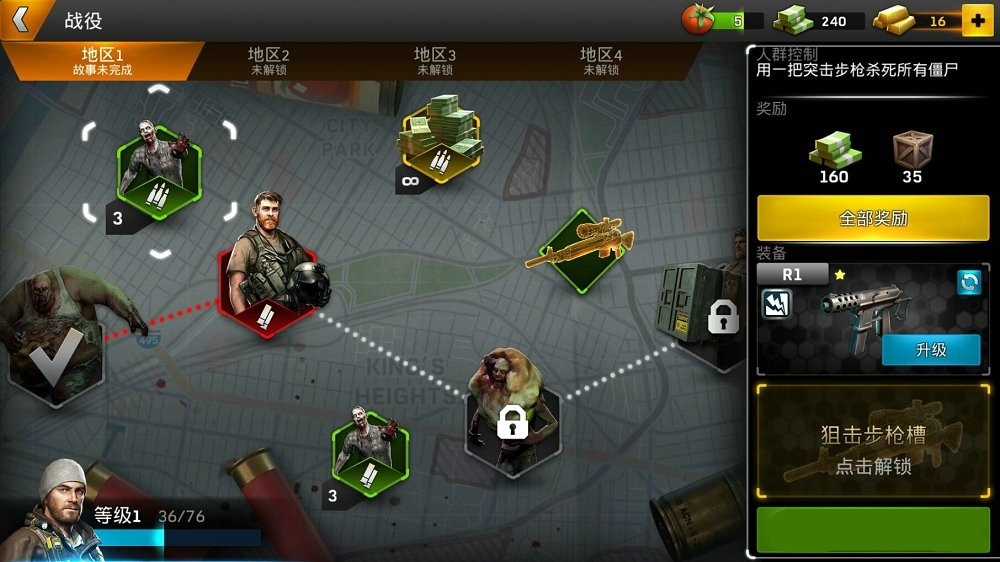Upgrade the weapon with 升级 button
1000x562 pixels.
click(930, 350)
